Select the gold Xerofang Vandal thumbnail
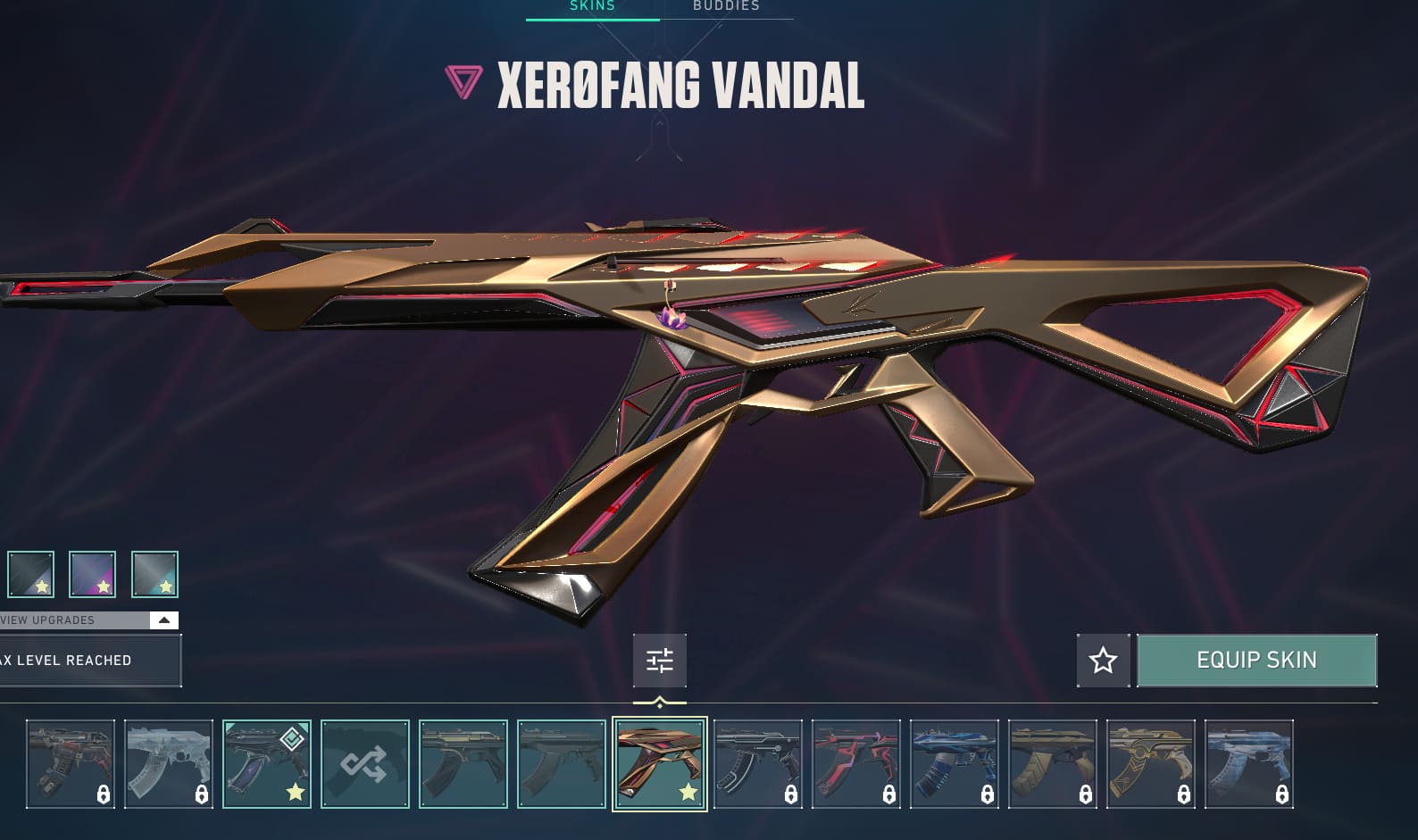The image size is (1418, 840). (x=660, y=764)
